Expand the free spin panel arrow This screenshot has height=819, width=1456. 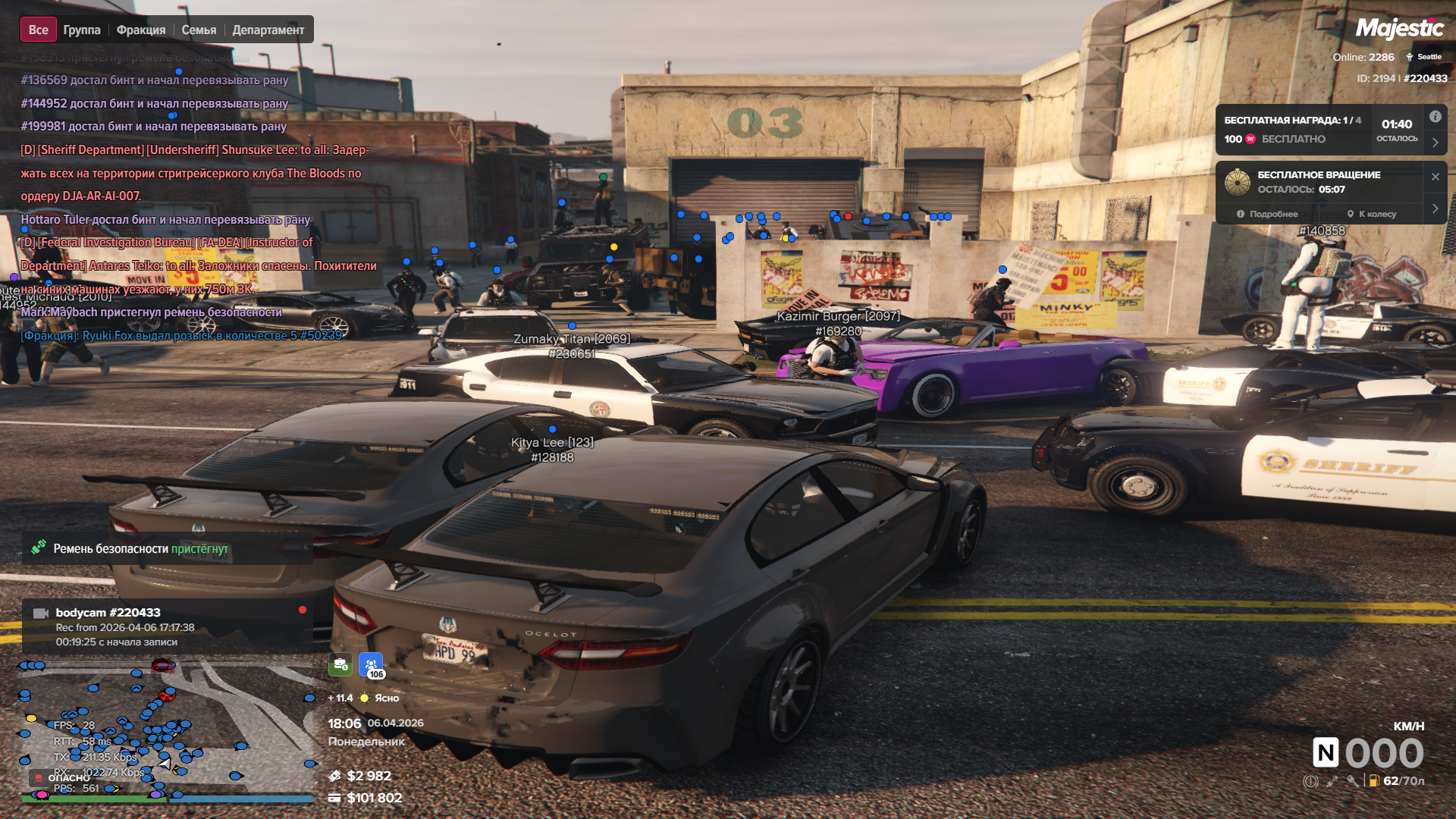1436,209
